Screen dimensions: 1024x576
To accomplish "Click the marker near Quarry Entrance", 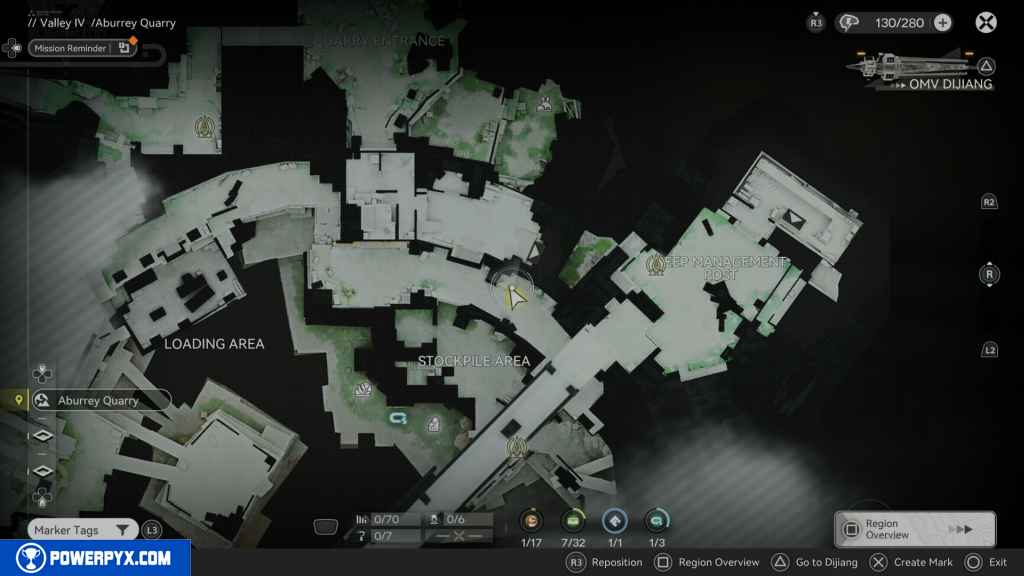I will click(544, 103).
